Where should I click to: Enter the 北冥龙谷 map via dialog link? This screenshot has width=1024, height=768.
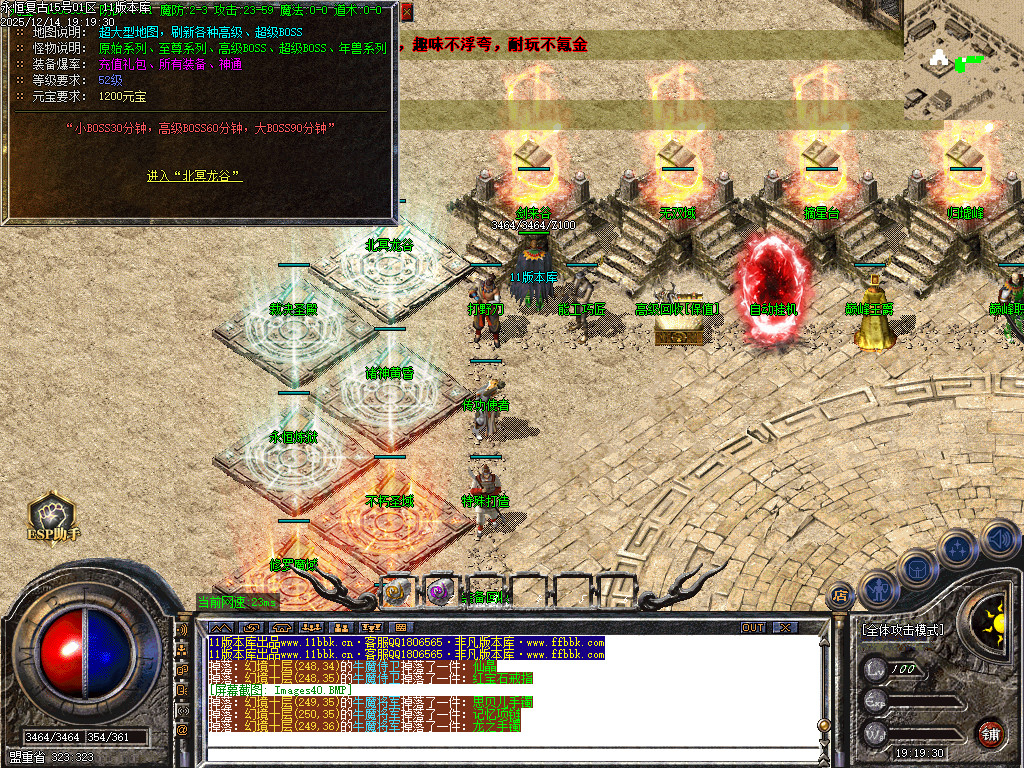194,176
